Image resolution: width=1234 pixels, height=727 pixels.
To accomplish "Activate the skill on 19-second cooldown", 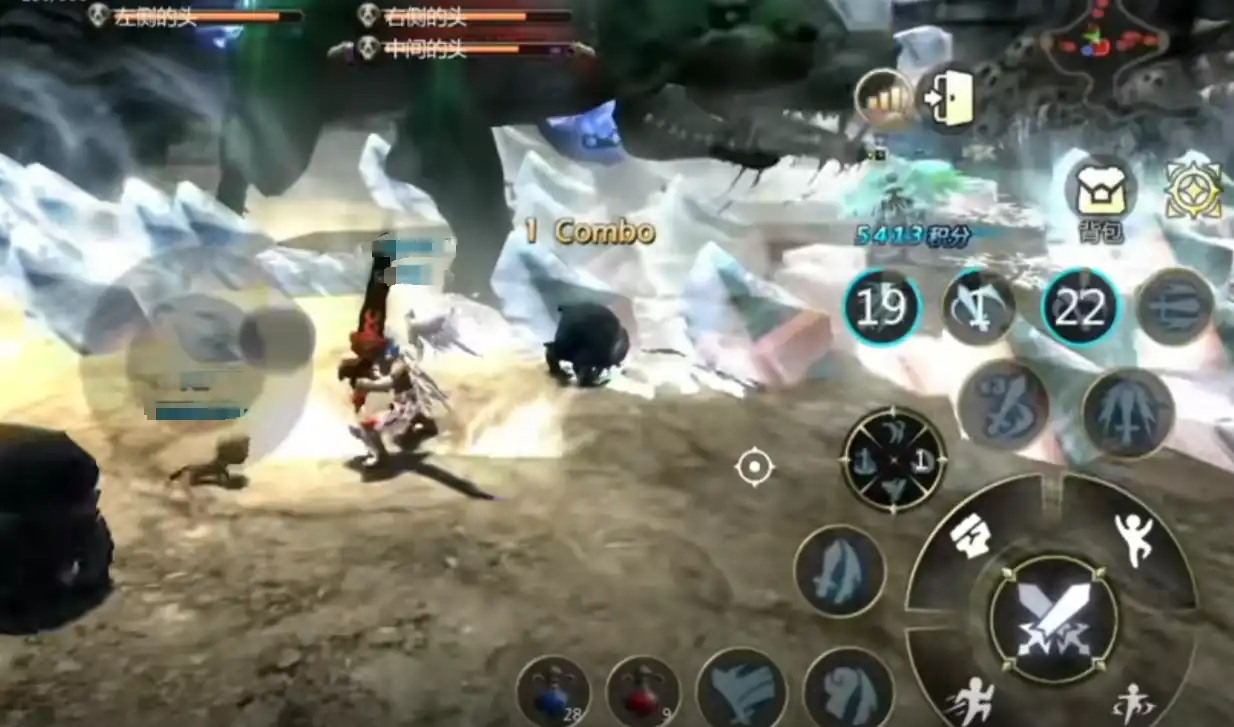I will coord(881,308).
